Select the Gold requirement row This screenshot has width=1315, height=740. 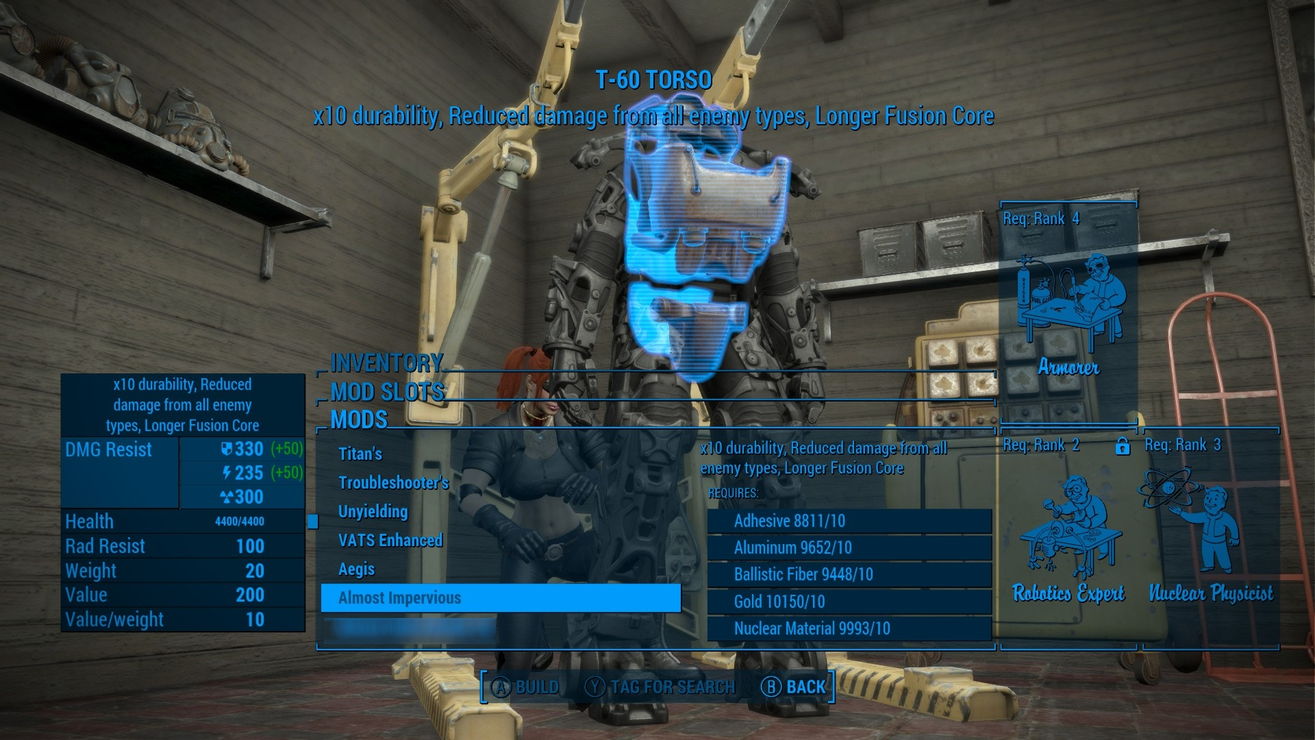click(x=849, y=602)
